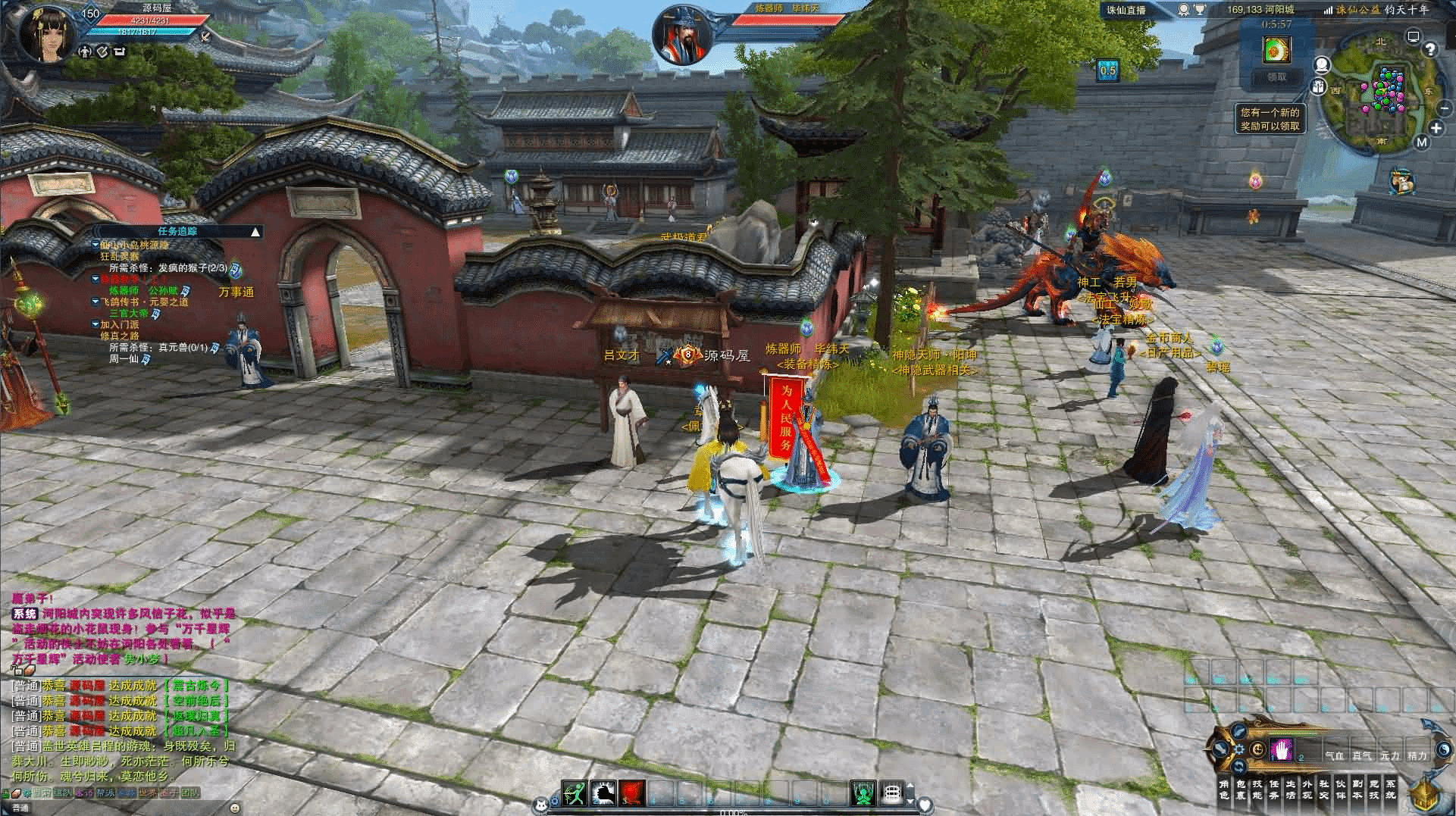
Task: Open the 角色 character menu
Action: pos(1224,789)
